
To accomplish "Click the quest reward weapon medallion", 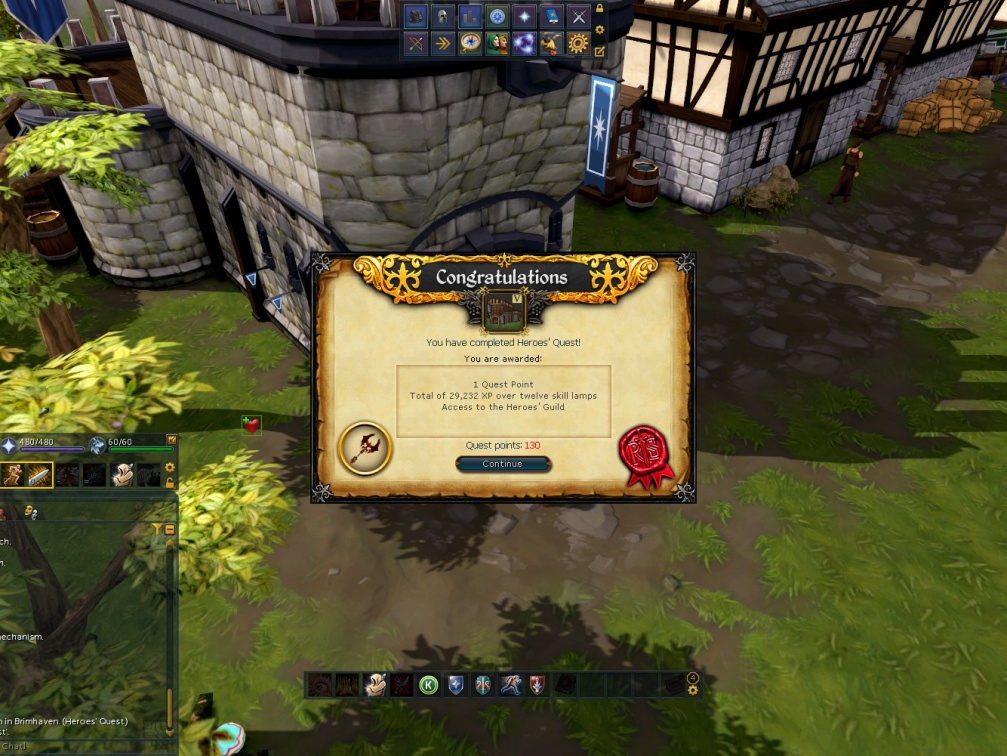I will click(365, 447).
